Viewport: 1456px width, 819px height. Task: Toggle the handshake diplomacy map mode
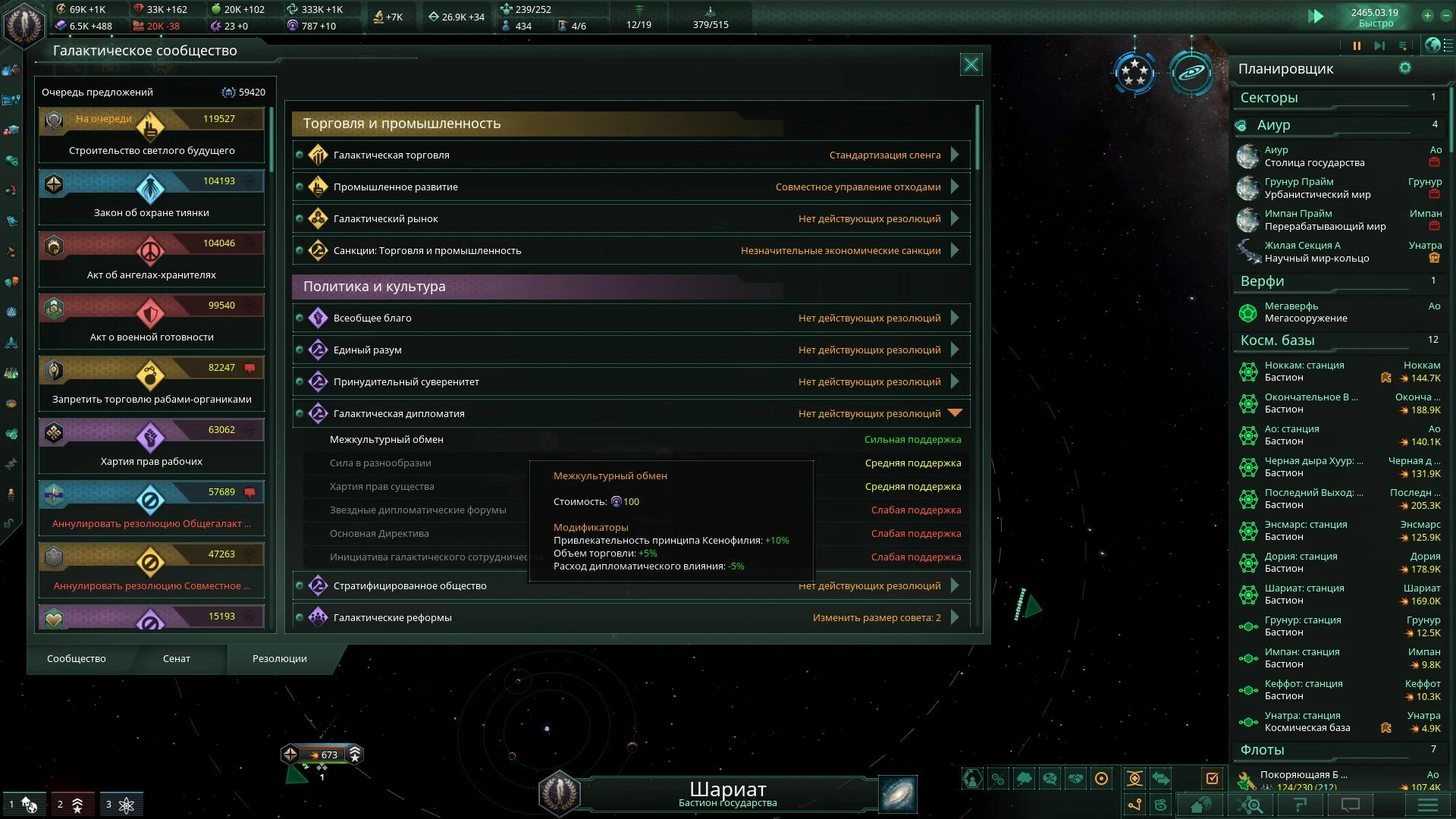point(1077,778)
